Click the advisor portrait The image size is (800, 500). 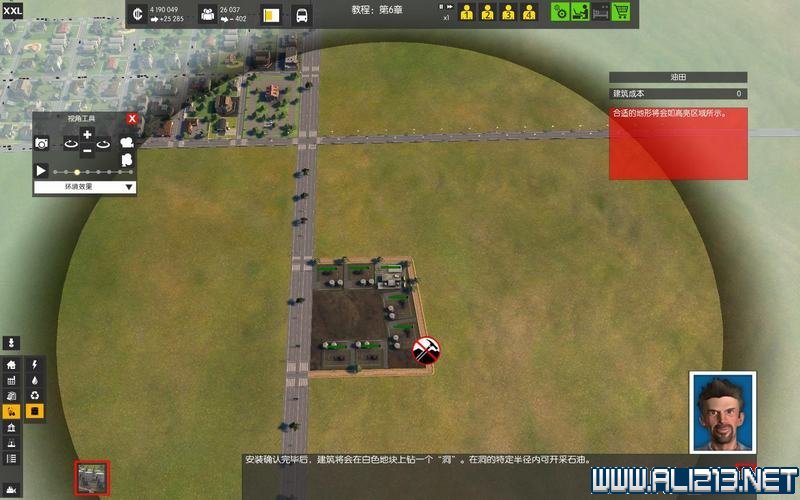[x=722, y=410]
